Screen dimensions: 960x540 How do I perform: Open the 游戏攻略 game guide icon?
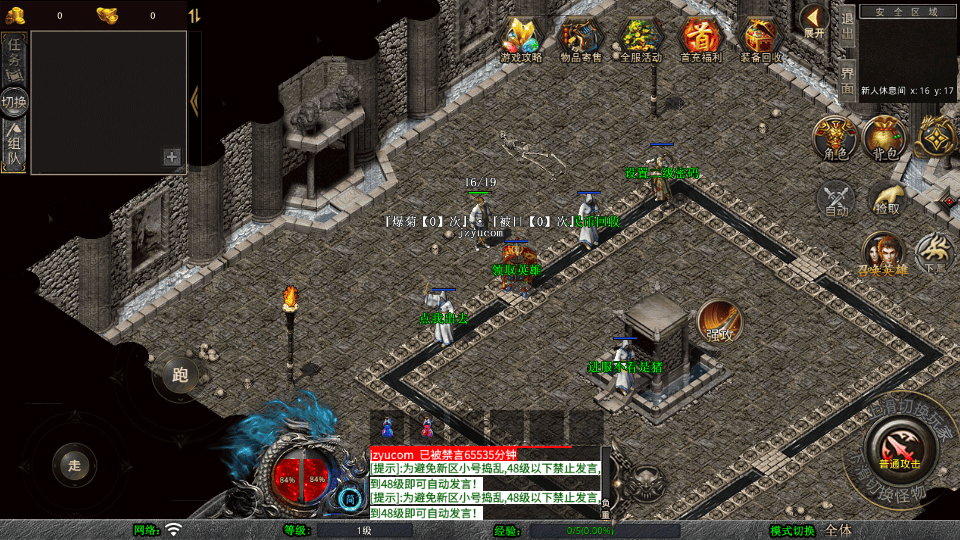[x=521, y=38]
